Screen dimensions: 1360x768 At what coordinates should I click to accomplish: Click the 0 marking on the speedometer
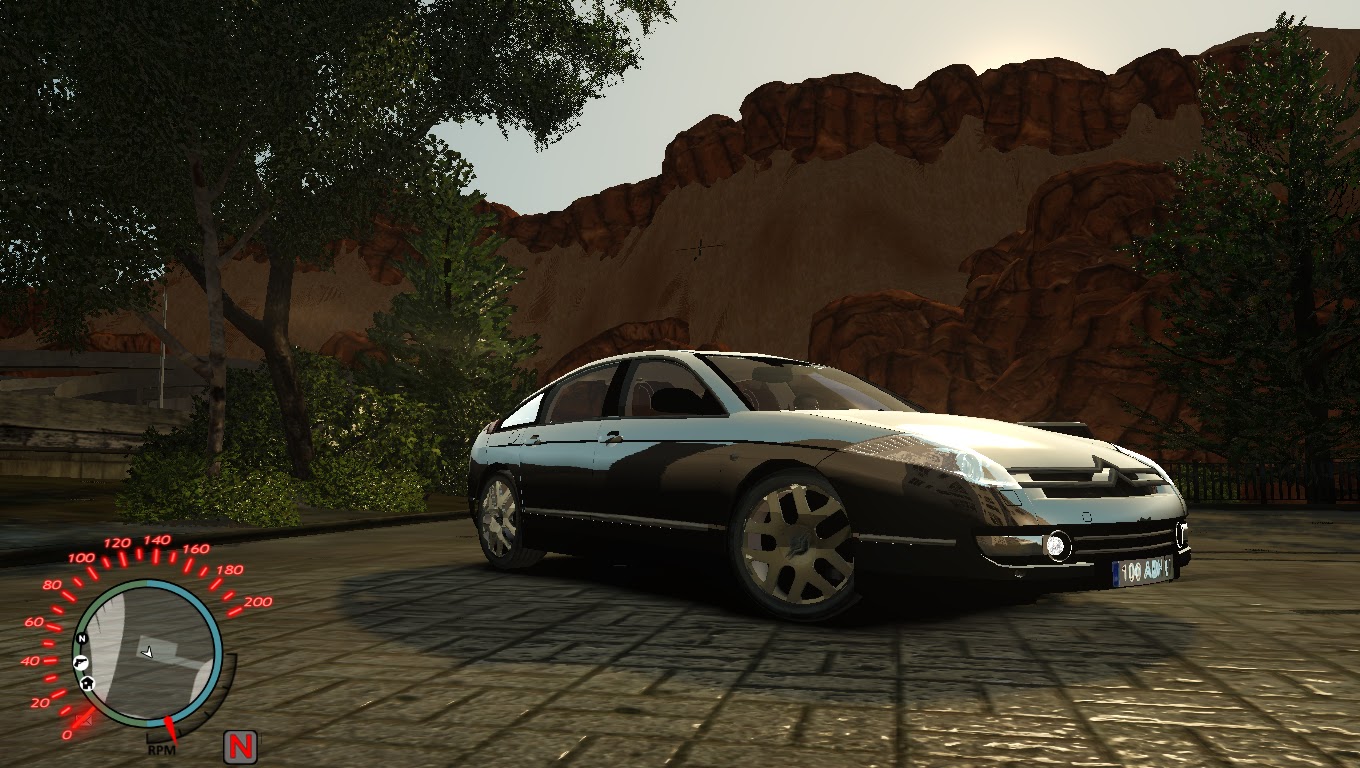66,733
